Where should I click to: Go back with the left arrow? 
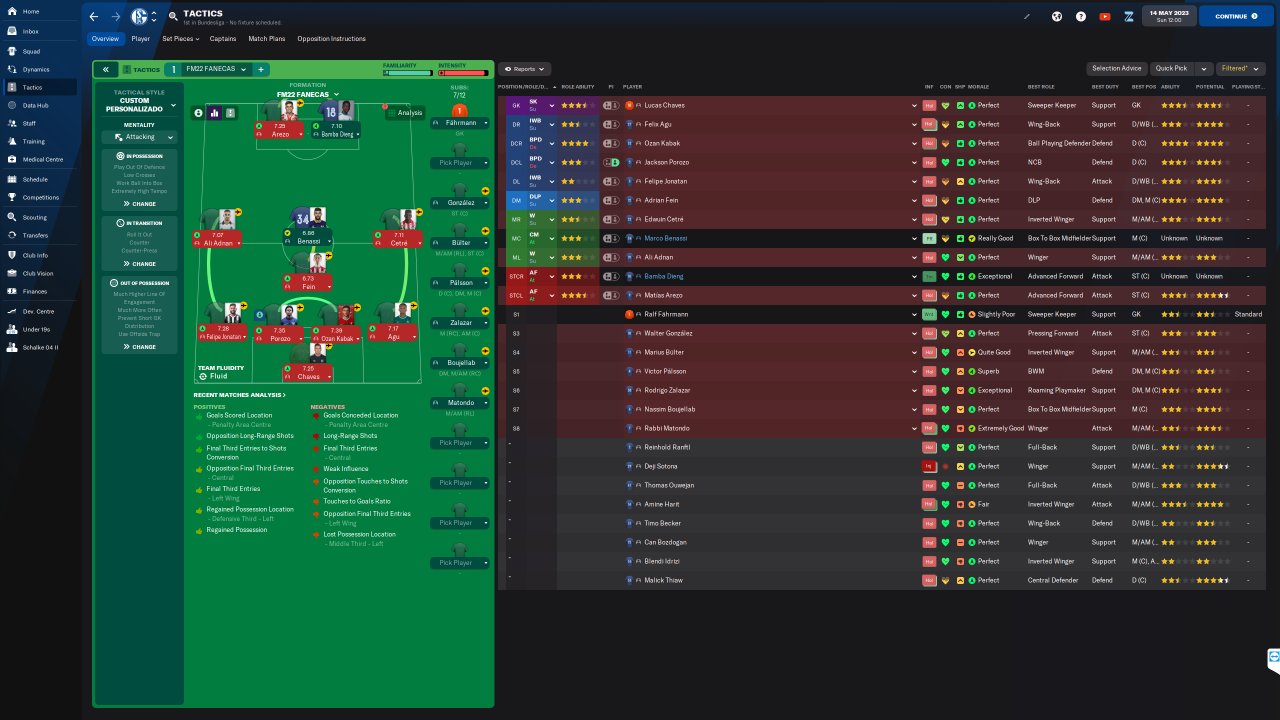coord(94,16)
